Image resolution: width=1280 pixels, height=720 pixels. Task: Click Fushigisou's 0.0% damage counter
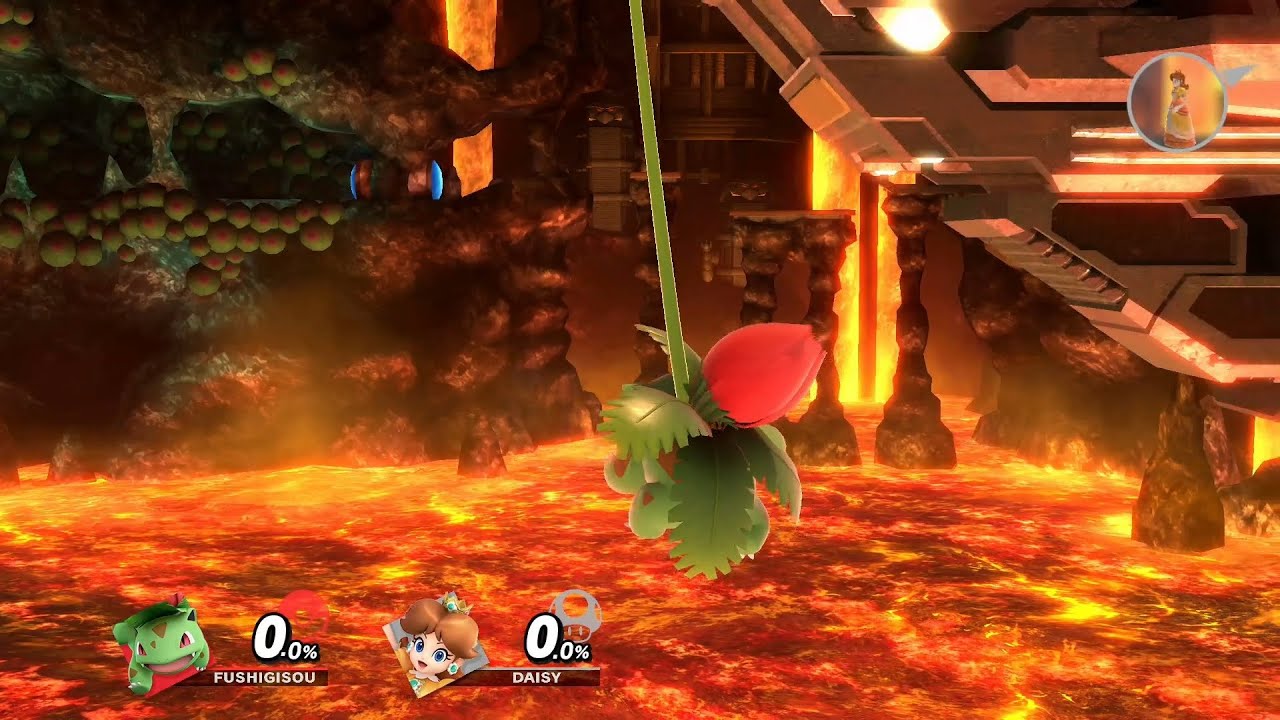[283, 636]
